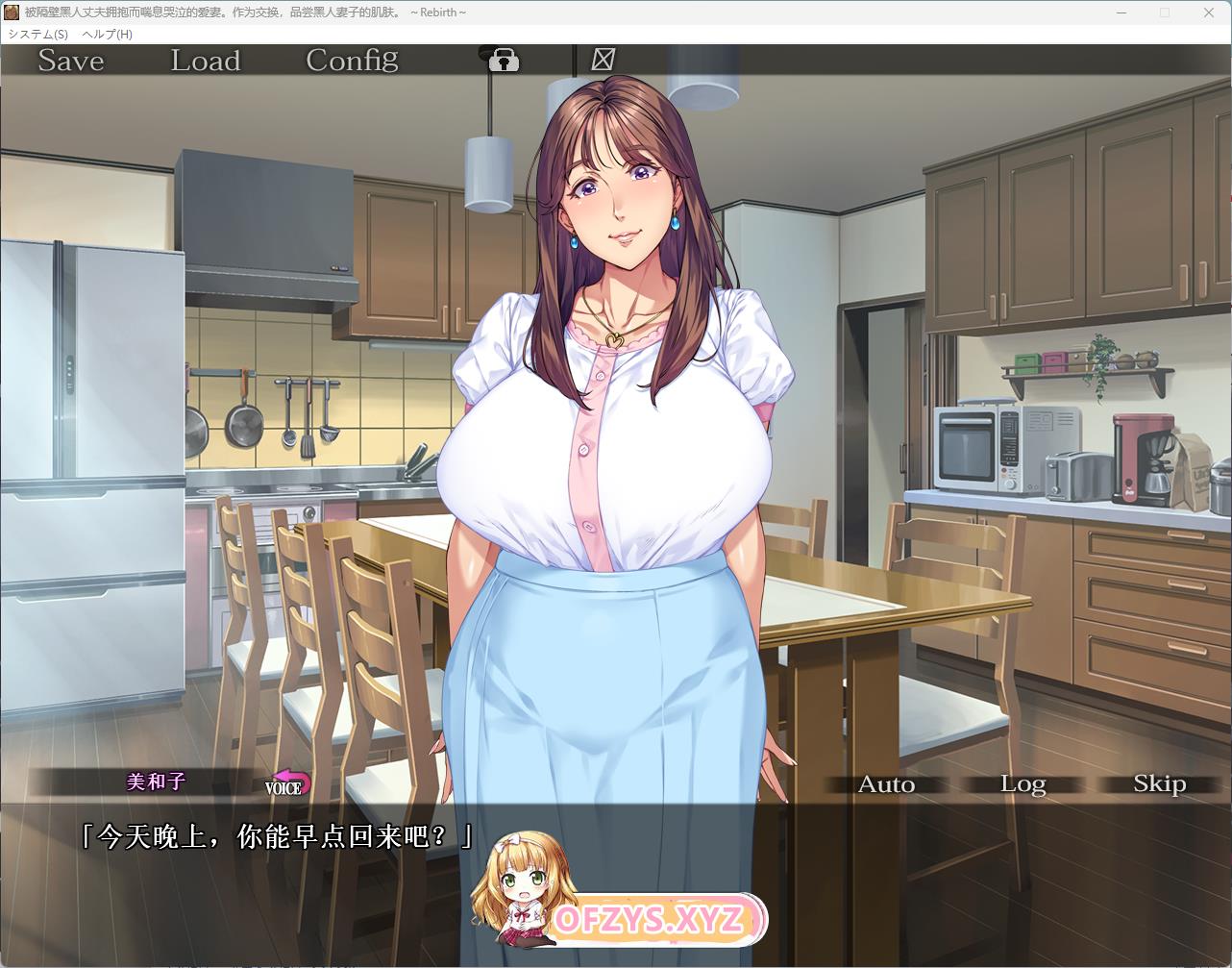The width and height of the screenshot is (1232, 968).
Task: Skip ahead with the Skip button
Action: (1159, 784)
